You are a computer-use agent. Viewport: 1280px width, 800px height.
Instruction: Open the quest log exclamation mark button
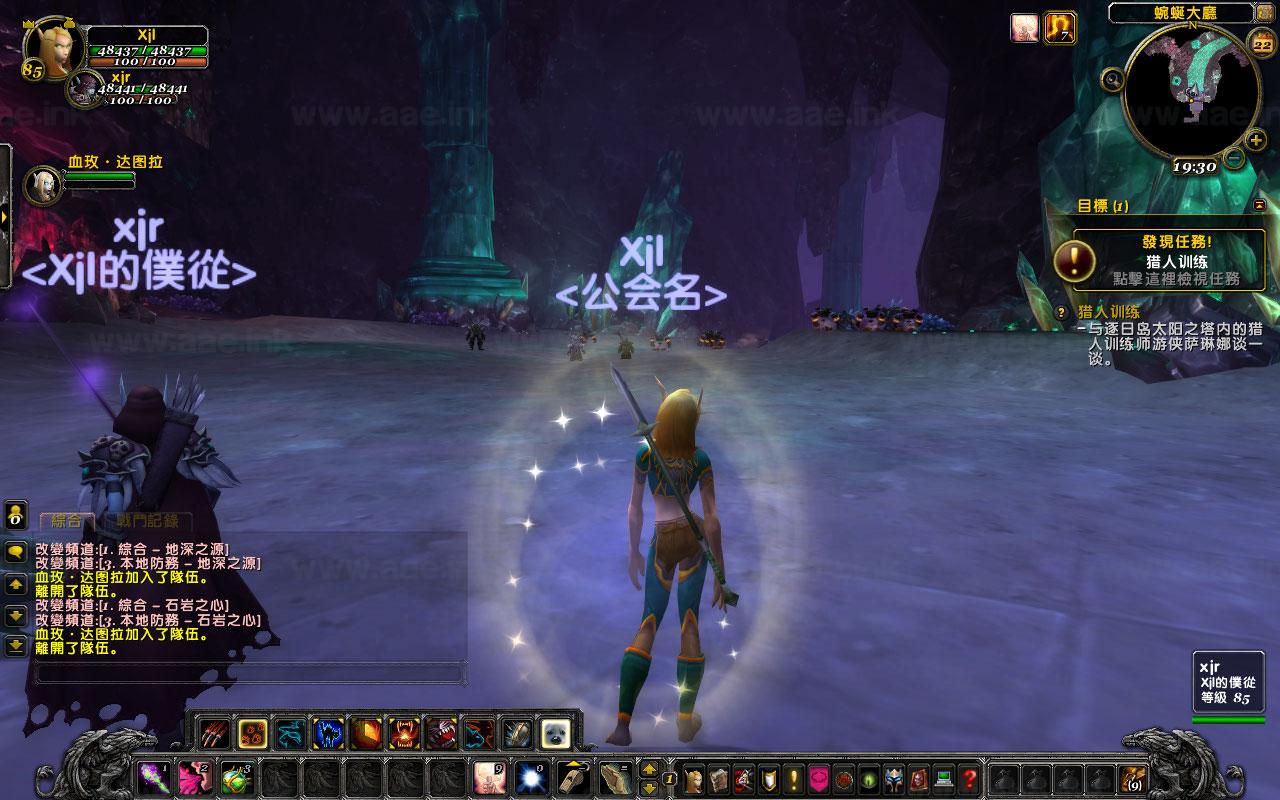pos(795,778)
